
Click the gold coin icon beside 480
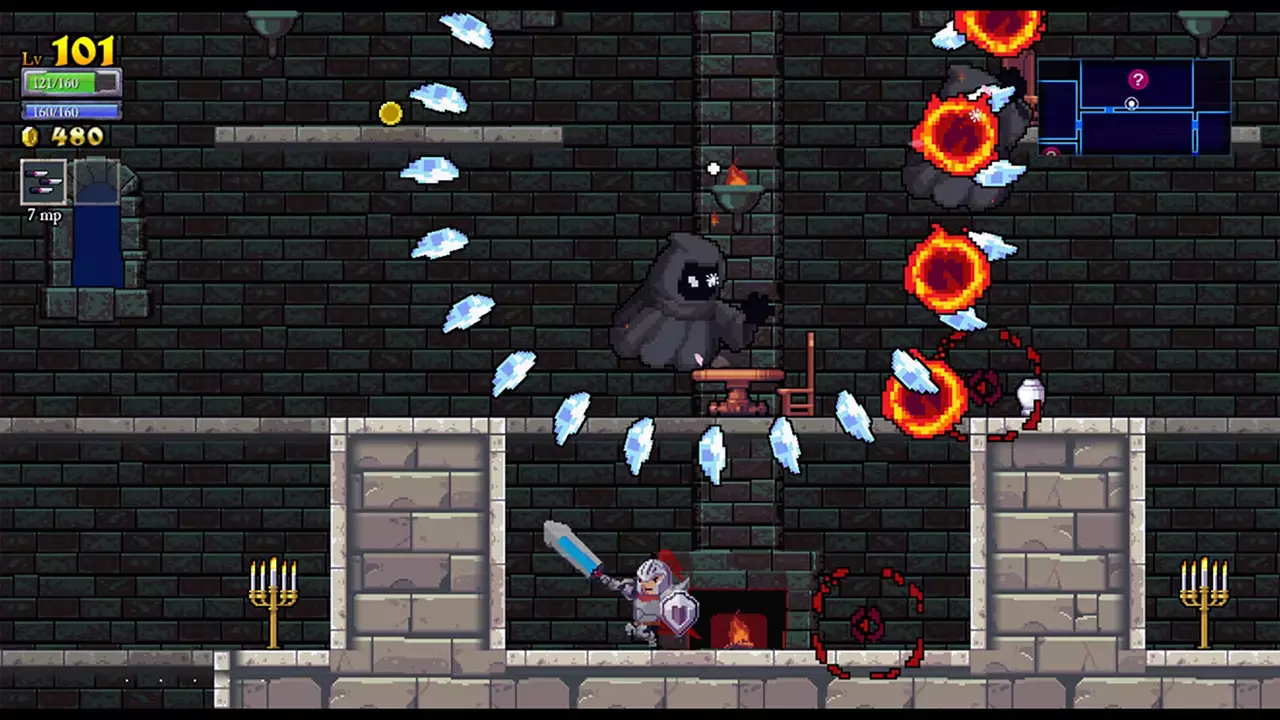(x=29, y=137)
